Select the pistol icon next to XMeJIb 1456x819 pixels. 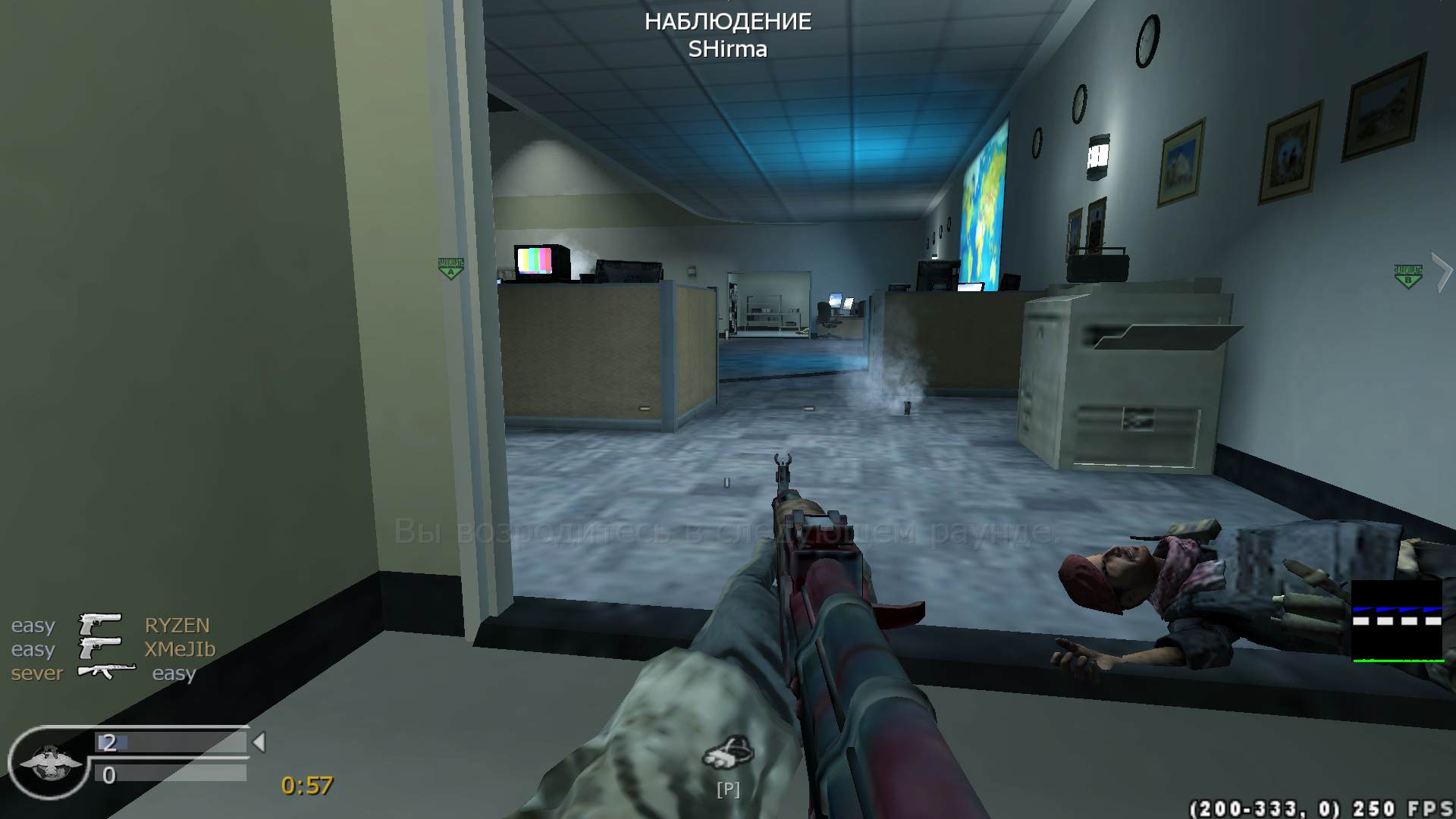click(99, 649)
